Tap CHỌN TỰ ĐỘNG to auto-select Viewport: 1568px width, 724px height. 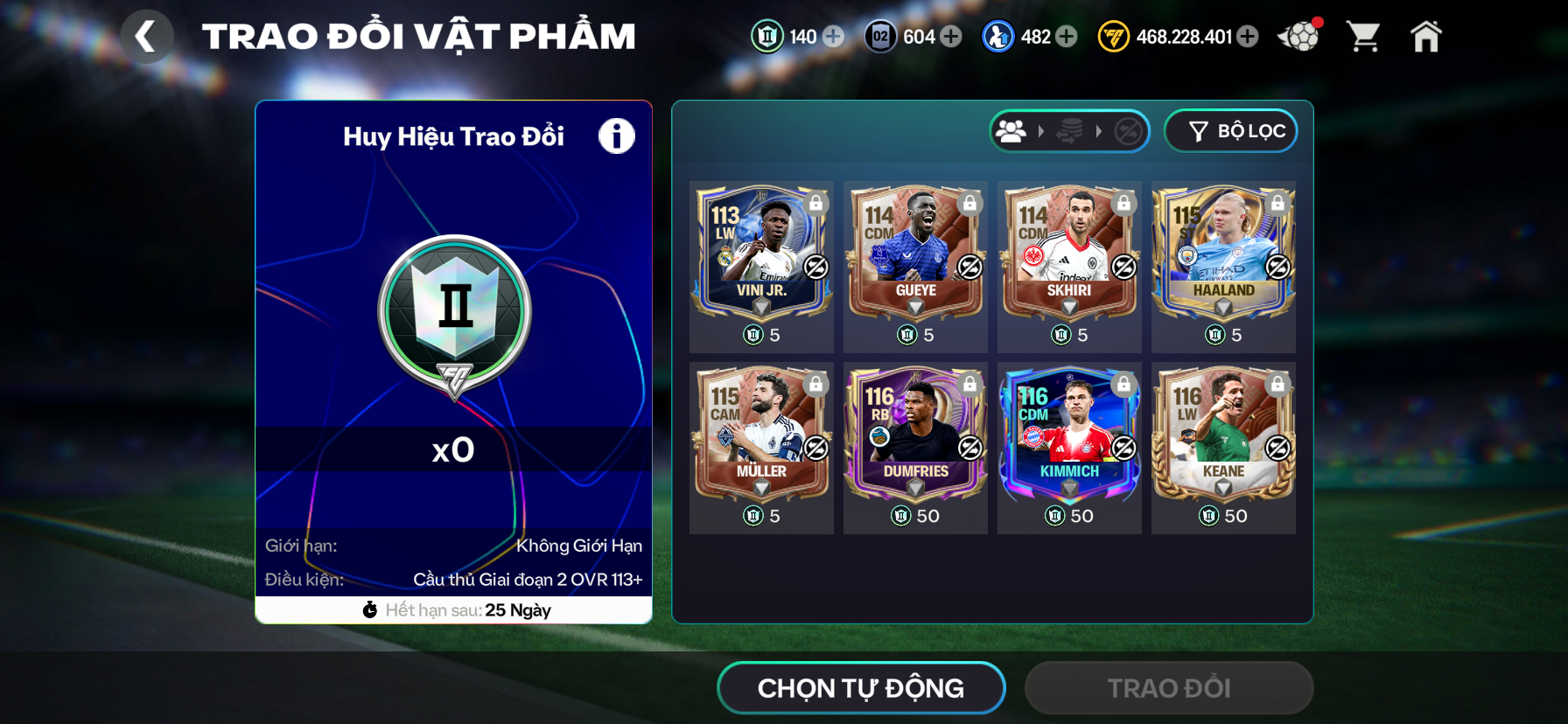[861, 688]
